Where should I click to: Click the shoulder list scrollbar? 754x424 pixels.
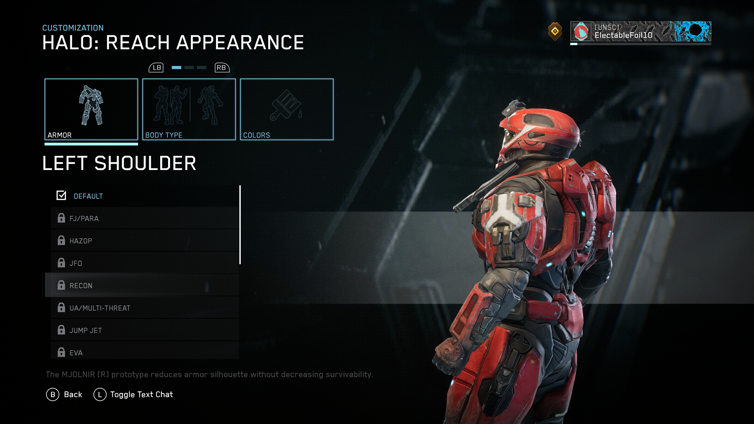[x=240, y=225]
